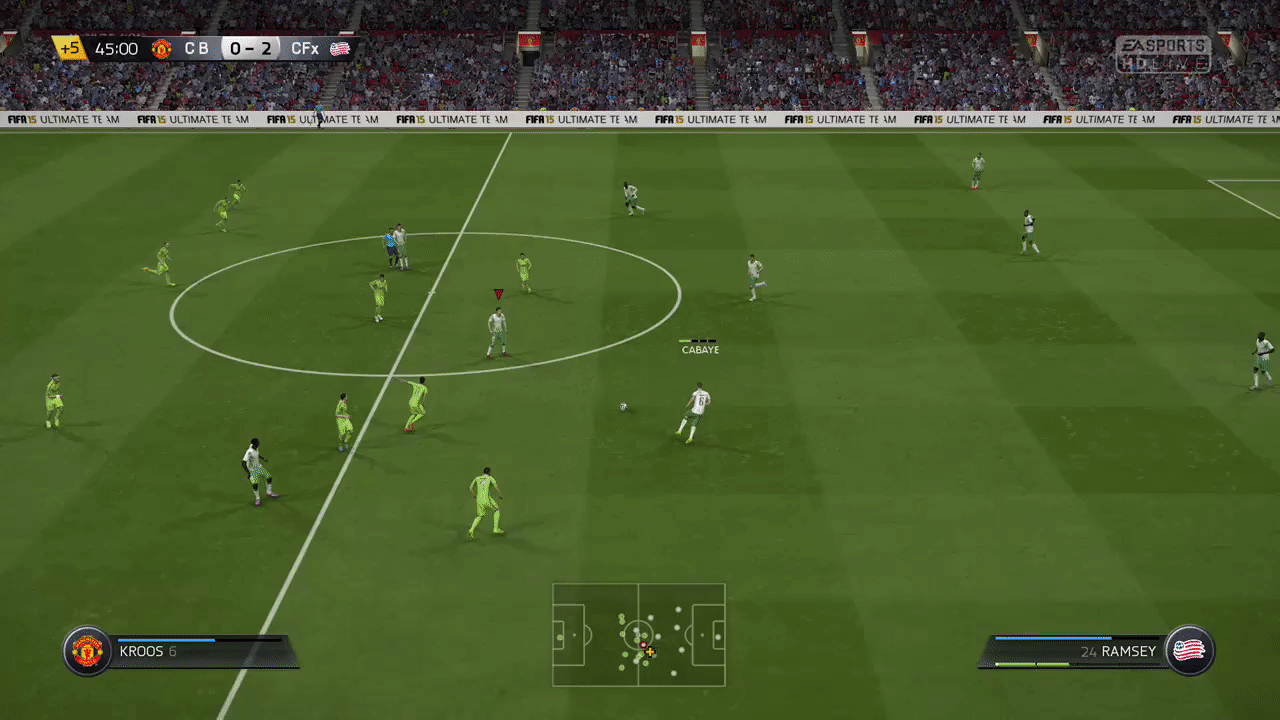The height and width of the screenshot is (720, 1280).
Task: Select the Manchester United crest beside Kroos
Action: [x=87, y=651]
